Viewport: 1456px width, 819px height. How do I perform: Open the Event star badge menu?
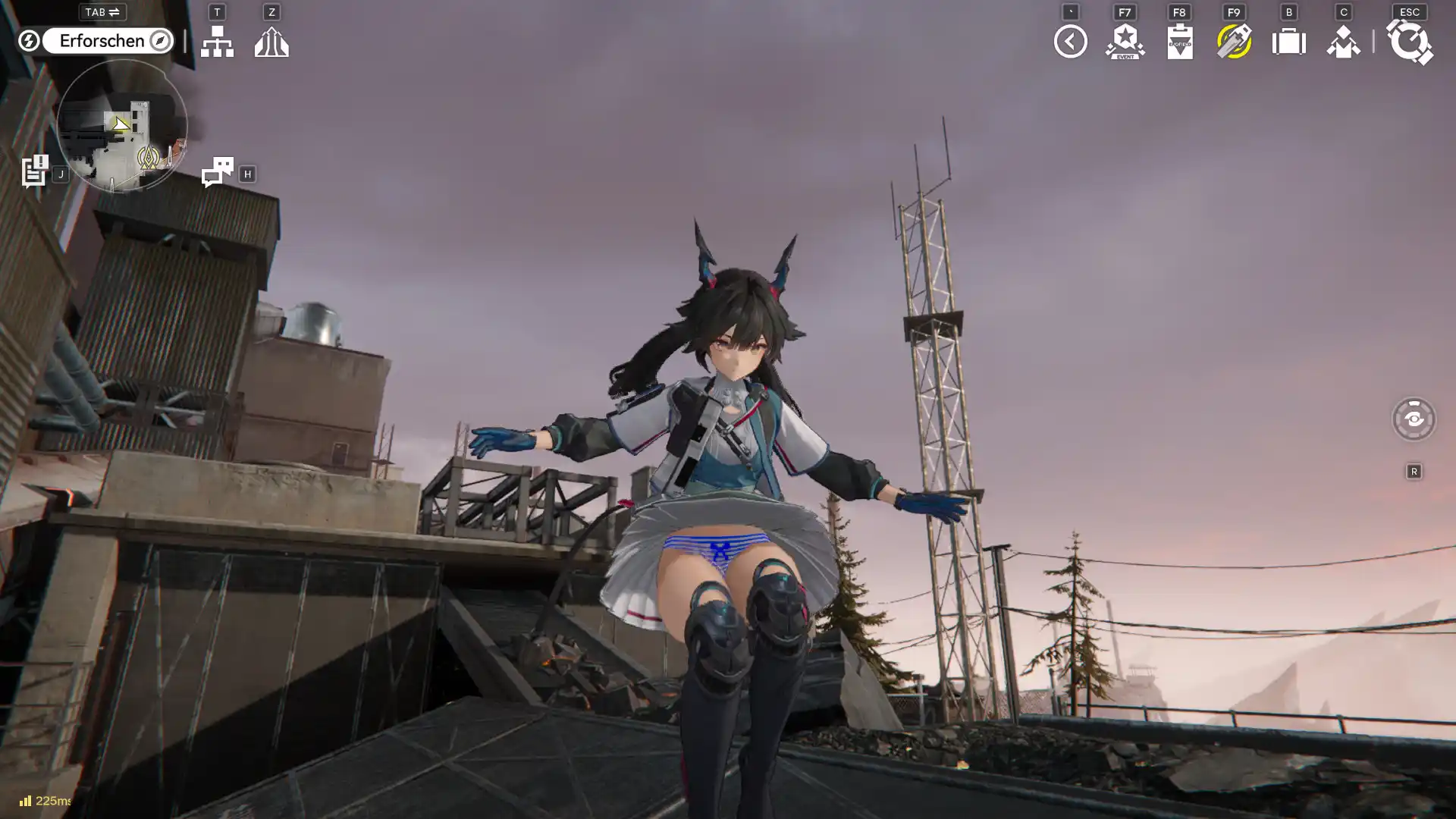coord(1125,42)
